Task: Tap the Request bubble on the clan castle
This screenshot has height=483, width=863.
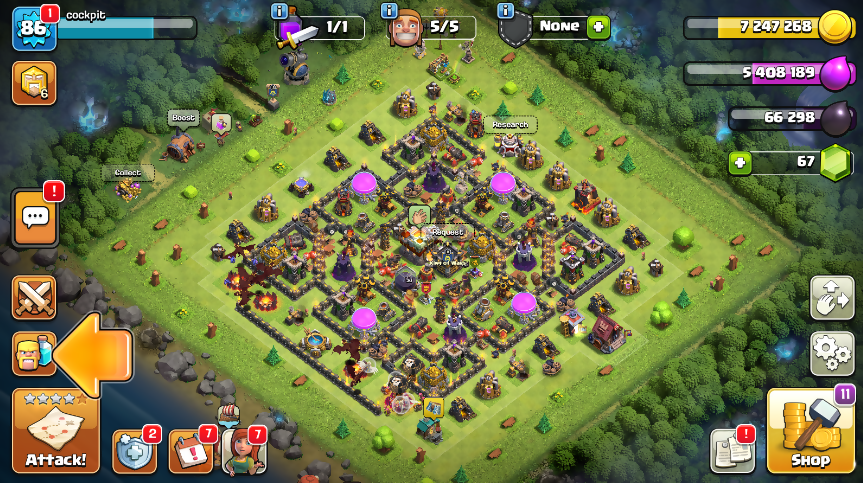Action: [x=447, y=232]
